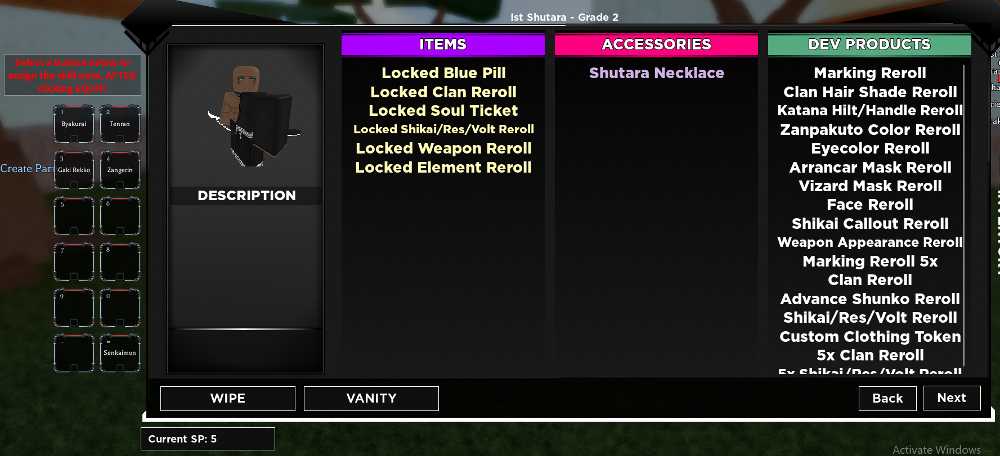This screenshot has width=1000, height=456.
Task: Choose Clan Hair Shade Reroll product
Action: [870, 92]
